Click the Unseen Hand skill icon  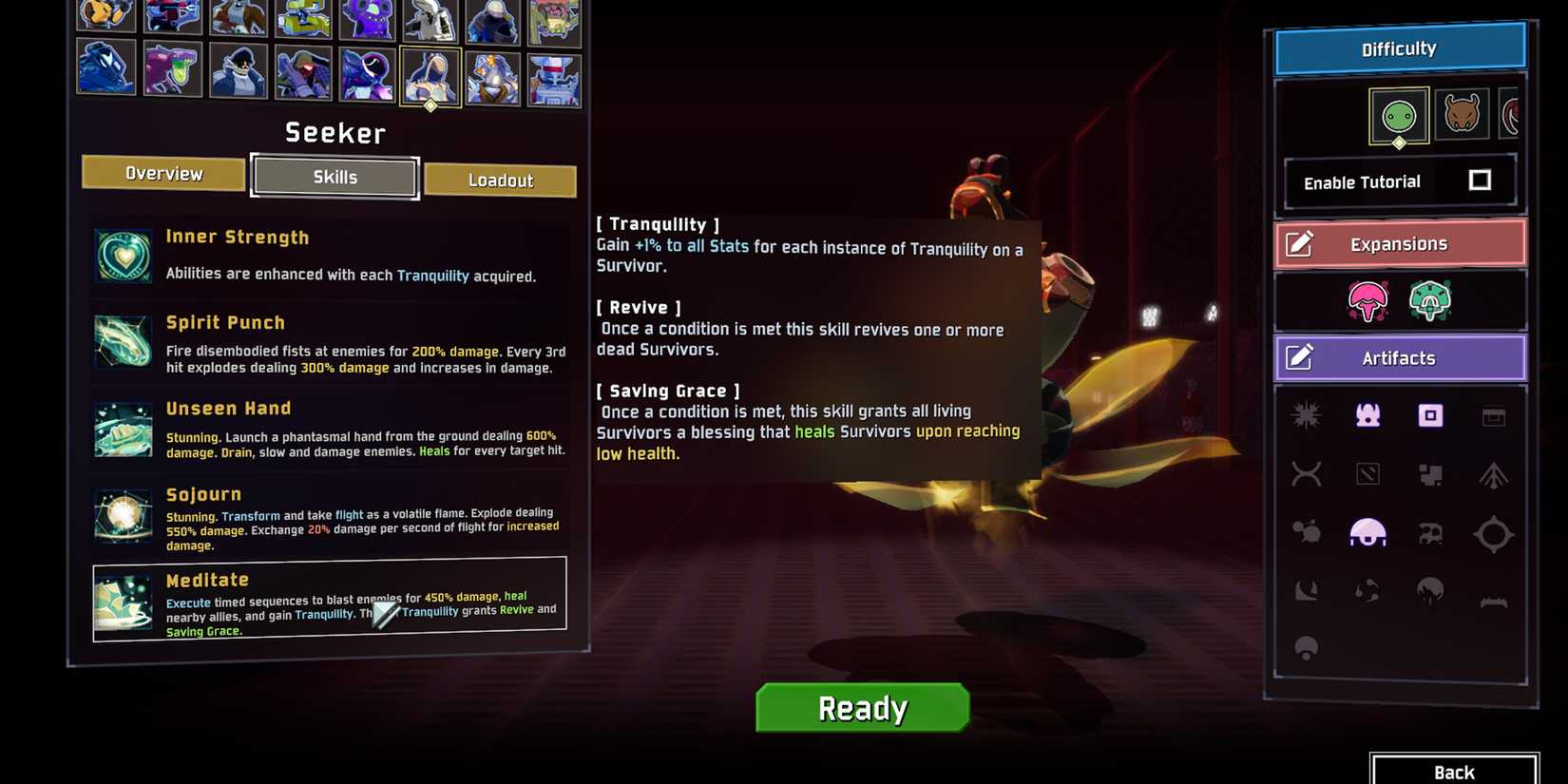123,430
